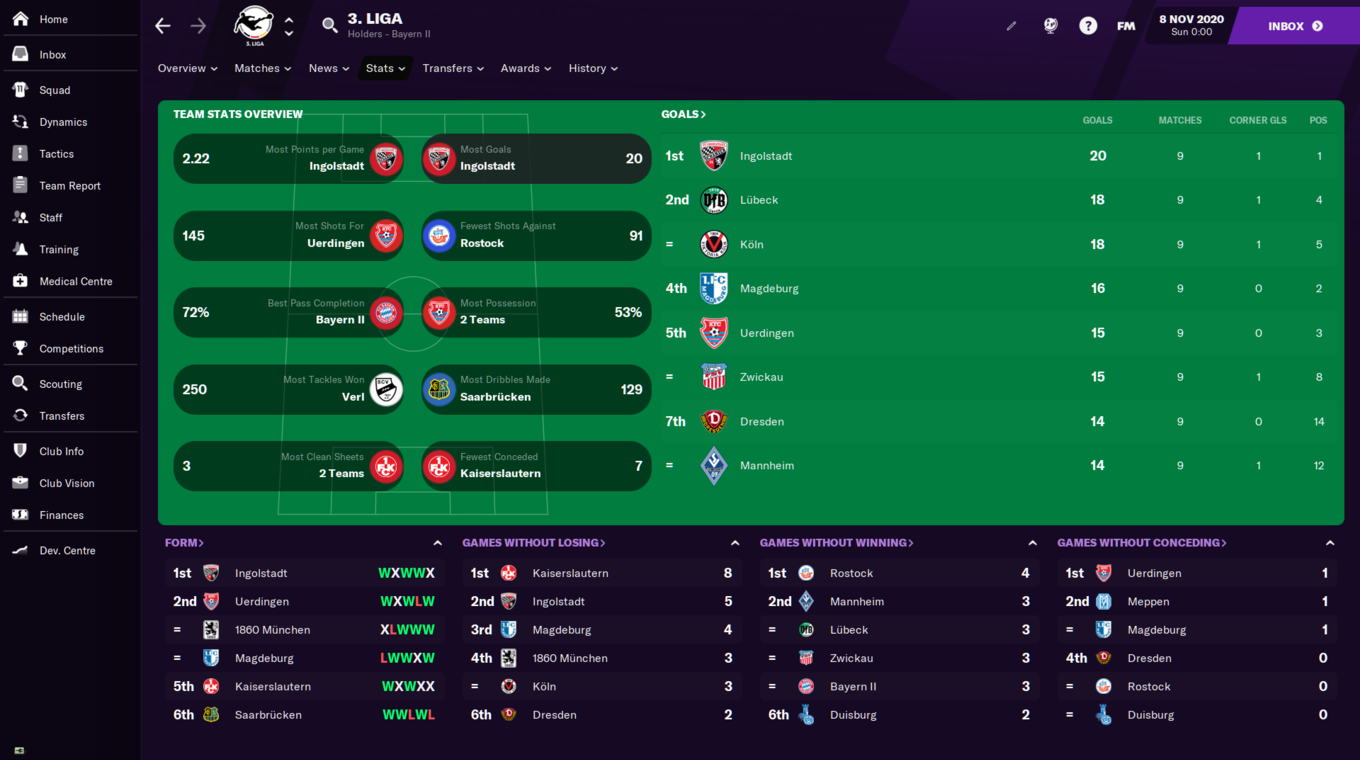Open the help question mark icon
The height and width of the screenshot is (760, 1360).
click(1088, 26)
